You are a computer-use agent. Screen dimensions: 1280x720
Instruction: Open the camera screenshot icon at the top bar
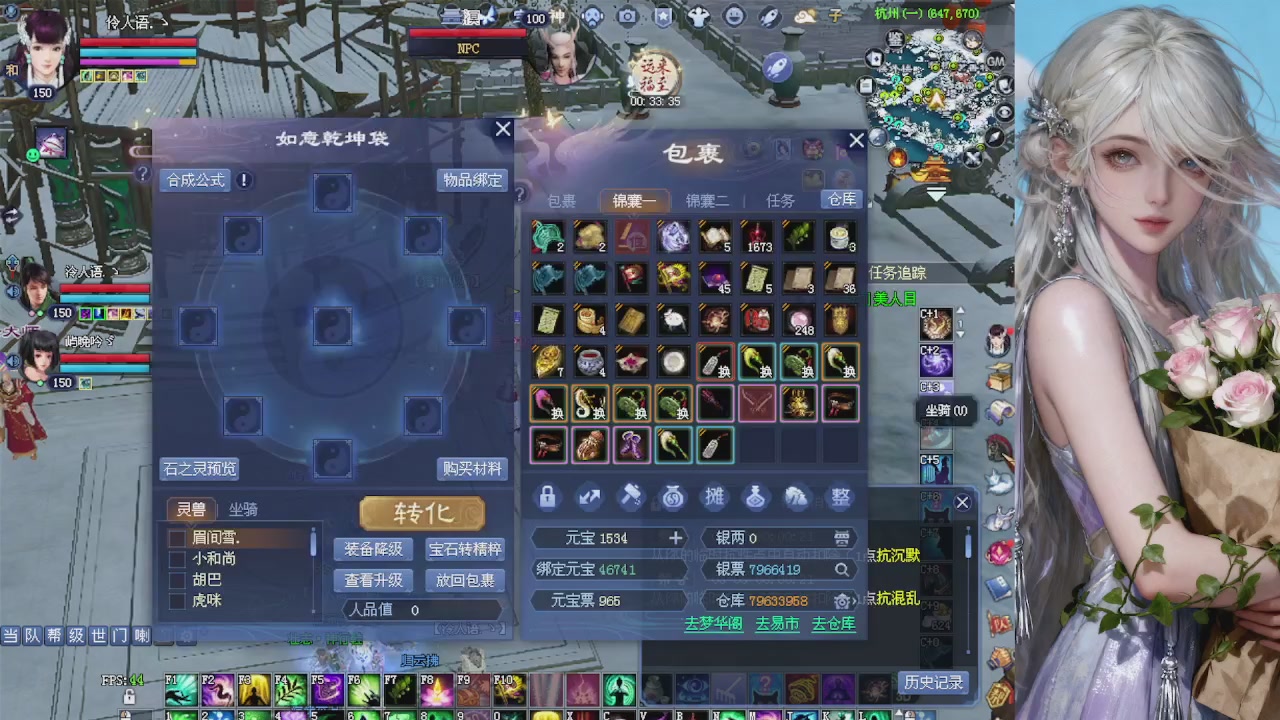pos(627,15)
